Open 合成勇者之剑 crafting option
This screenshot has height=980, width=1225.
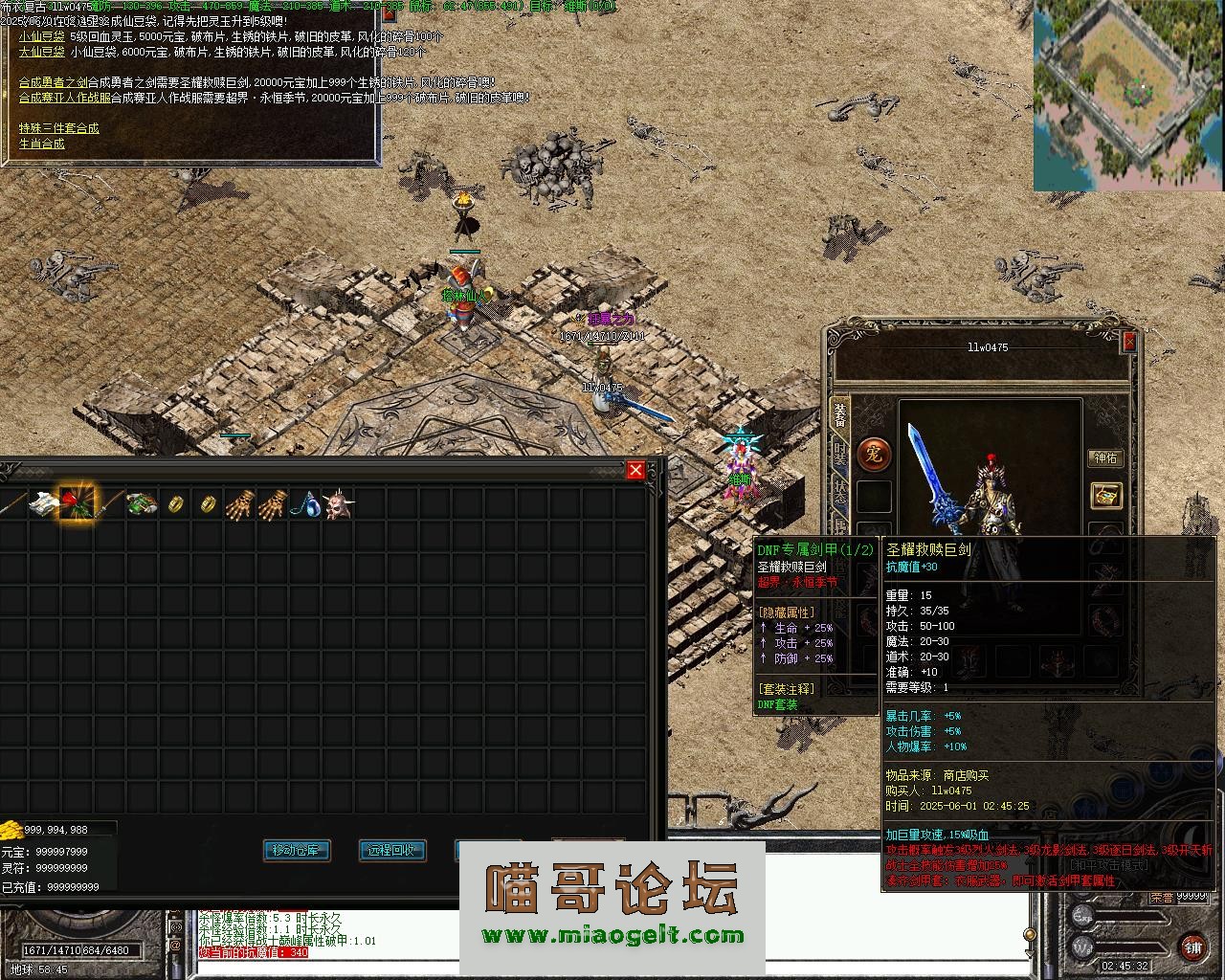53,83
